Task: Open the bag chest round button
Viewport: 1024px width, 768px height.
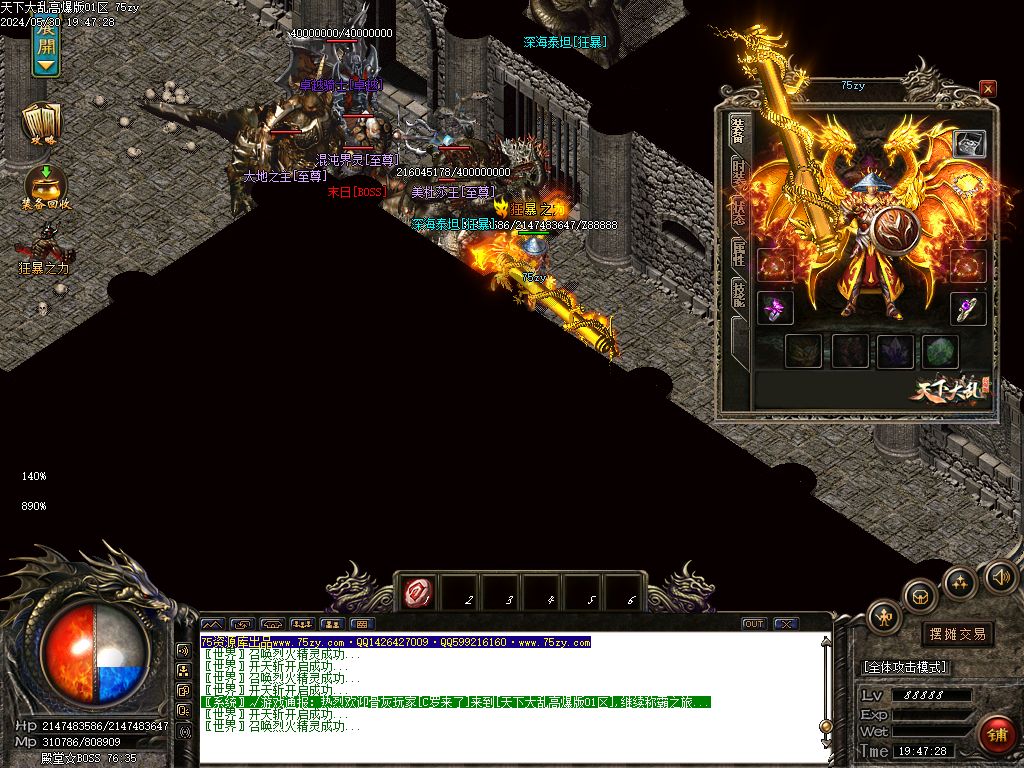Action: [920, 597]
